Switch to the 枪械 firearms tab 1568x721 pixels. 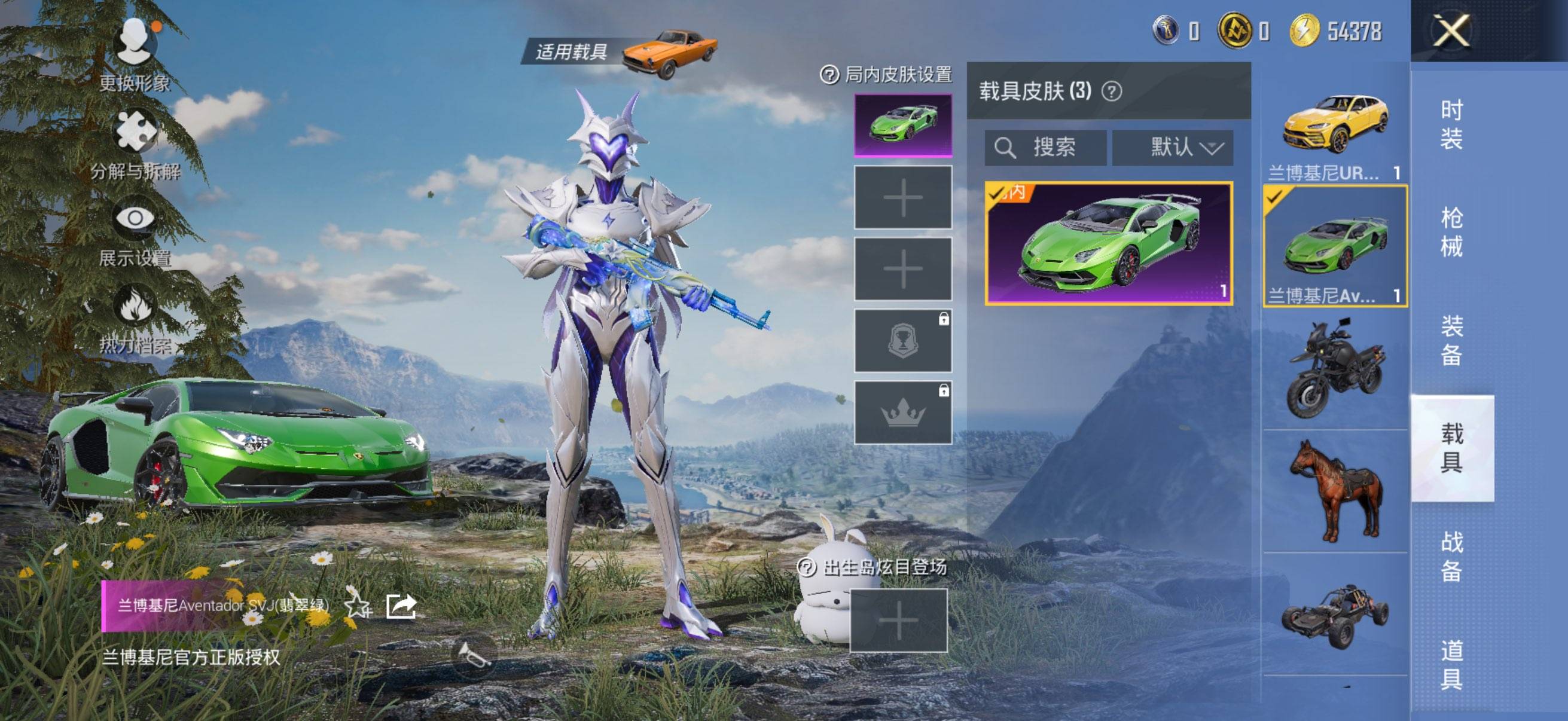(x=1452, y=233)
